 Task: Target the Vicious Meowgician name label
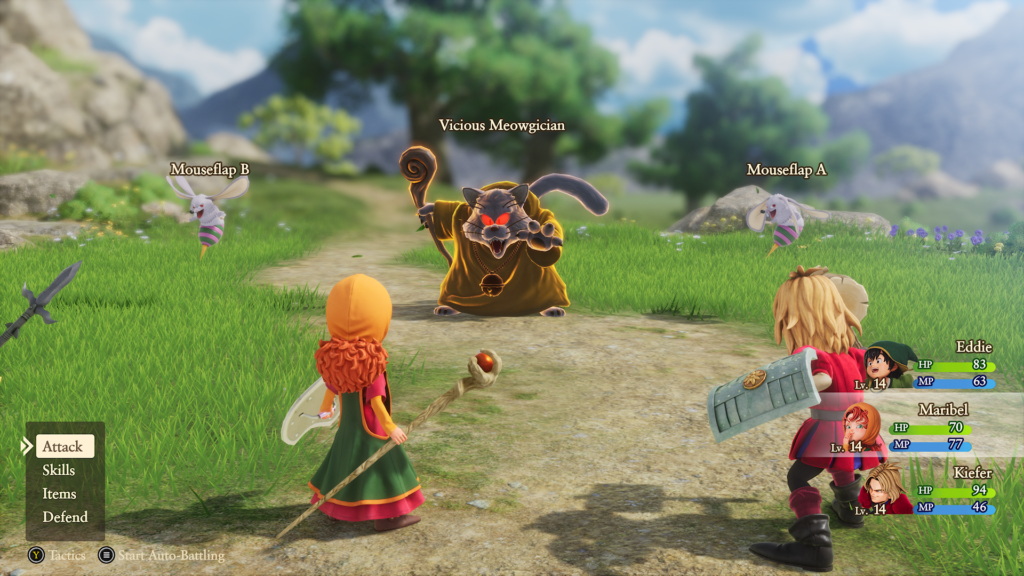click(502, 125)
